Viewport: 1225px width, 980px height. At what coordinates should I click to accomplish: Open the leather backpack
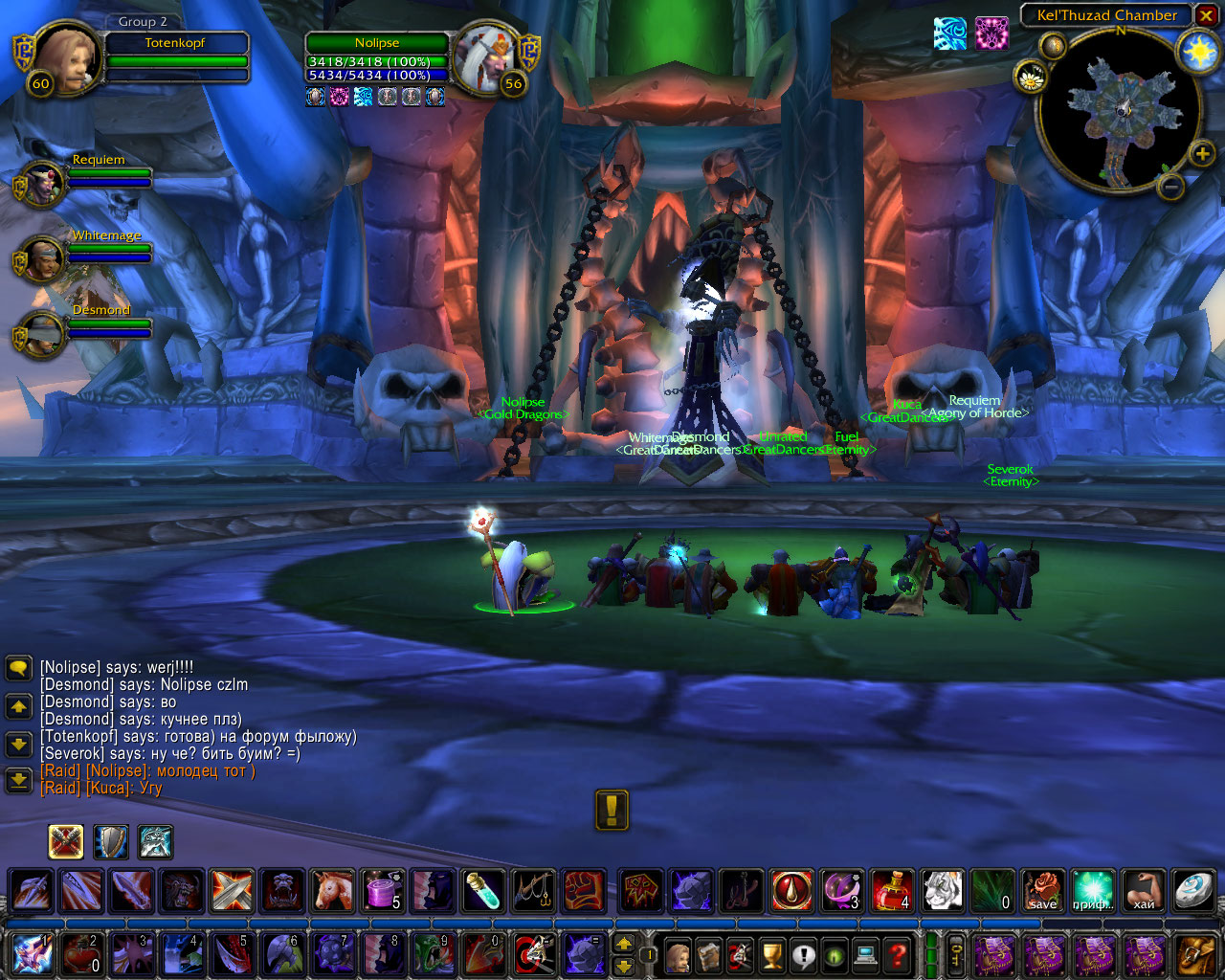point(1197,954)
